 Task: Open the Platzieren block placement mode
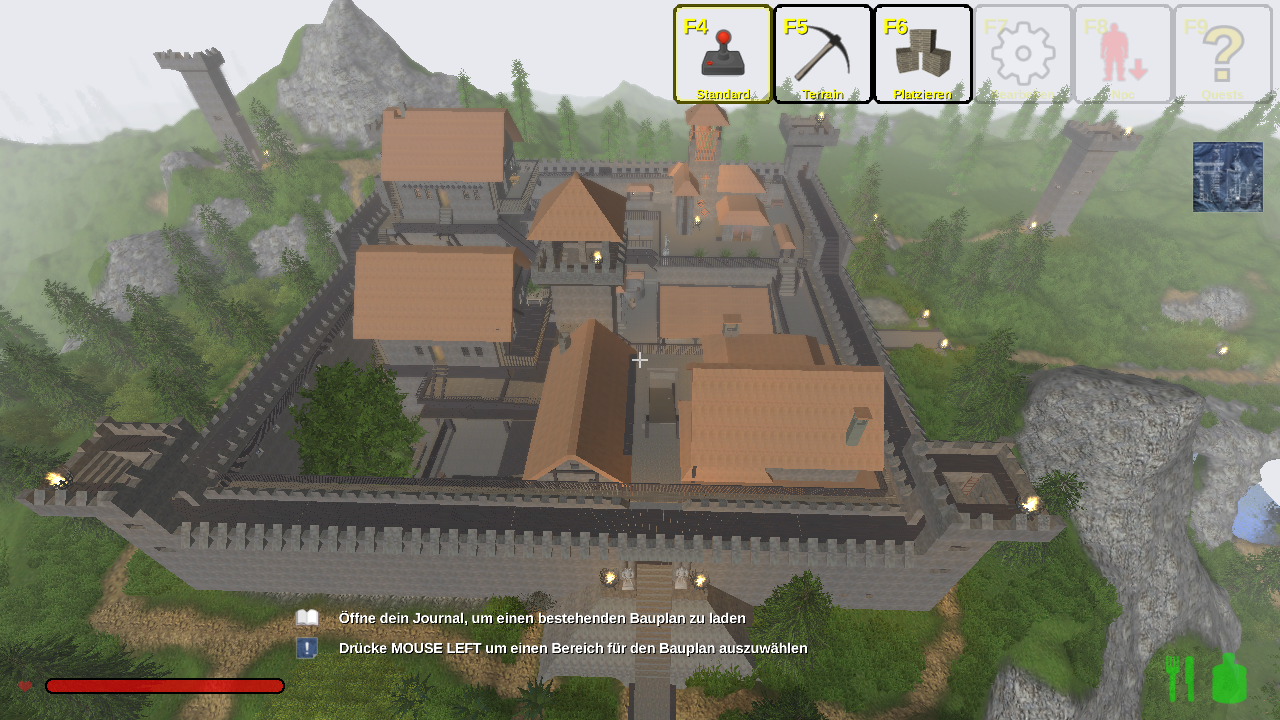[923, 54]
